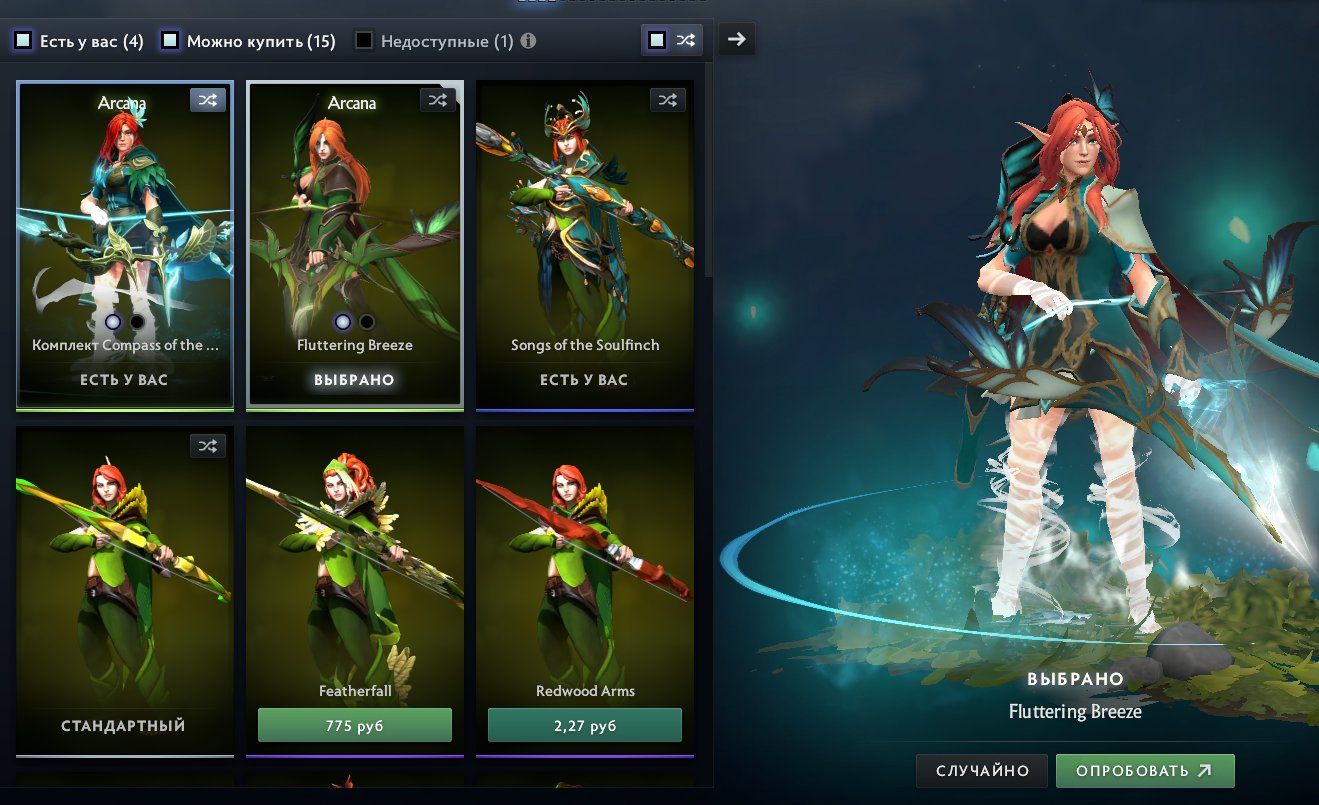The width and height of the screenshot is (1319, 805).
Task: Click the Случайно random button
Action: (x=982, y=771)
